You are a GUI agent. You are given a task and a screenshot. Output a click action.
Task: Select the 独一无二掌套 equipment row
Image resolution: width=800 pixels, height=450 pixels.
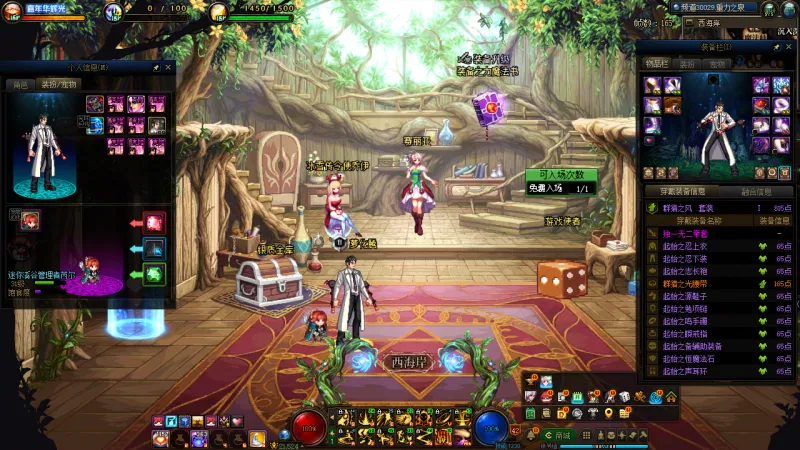click(700, 233)
